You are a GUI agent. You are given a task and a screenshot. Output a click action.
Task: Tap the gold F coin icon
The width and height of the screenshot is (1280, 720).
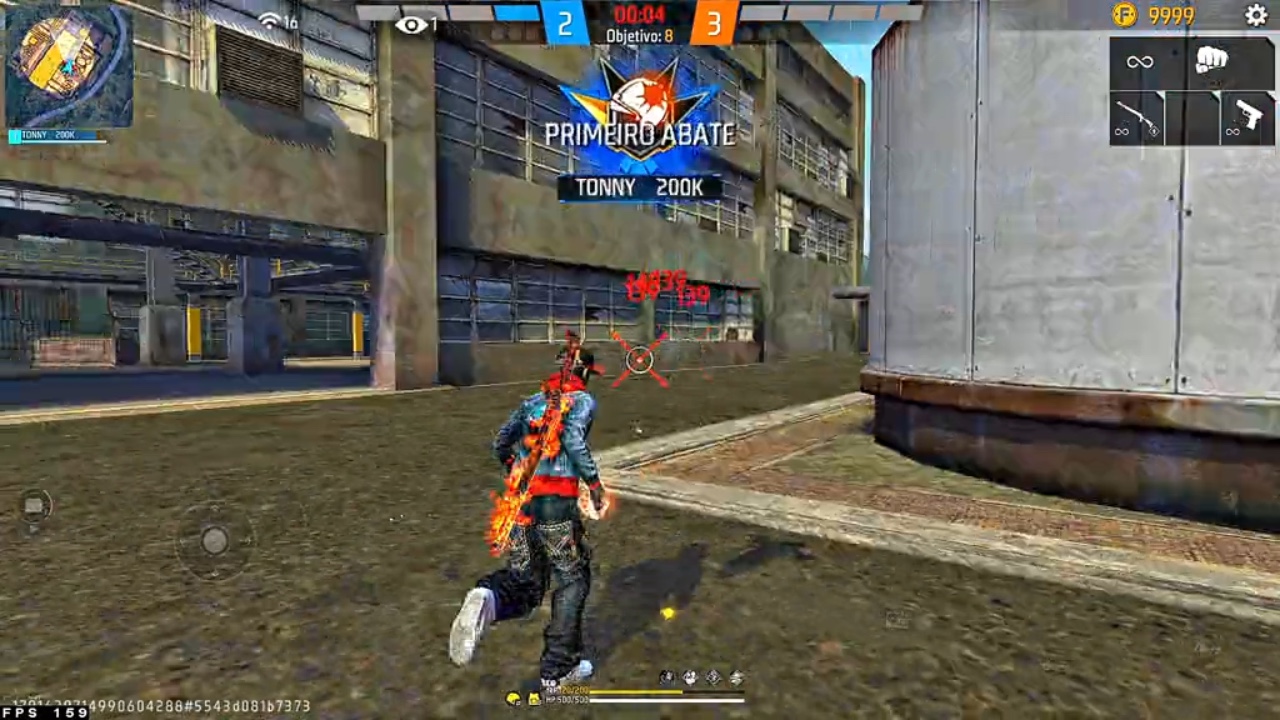coord(1124,15)
